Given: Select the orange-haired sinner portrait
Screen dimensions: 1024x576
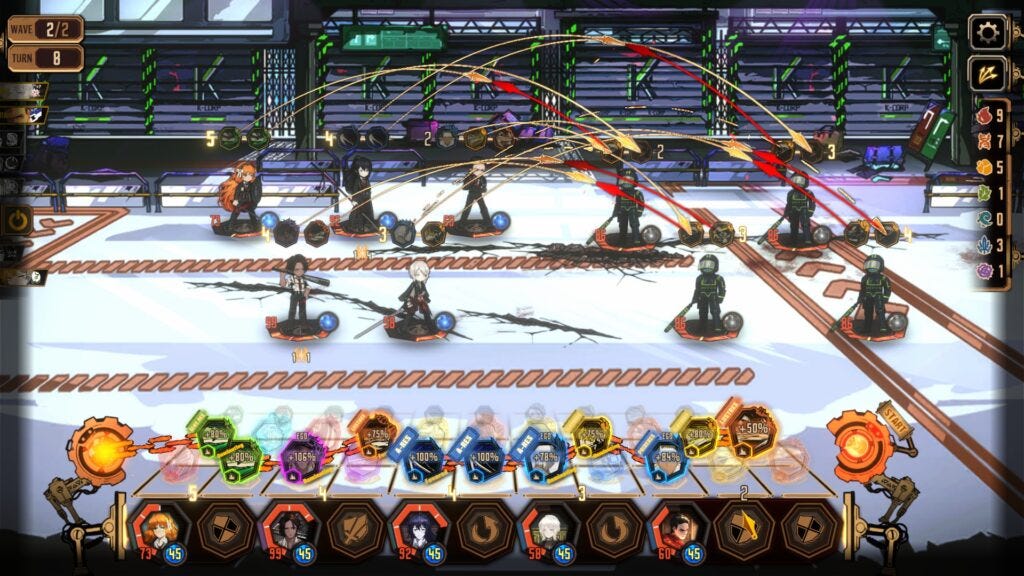Looking at the screenshot, I should click(158, 528).
